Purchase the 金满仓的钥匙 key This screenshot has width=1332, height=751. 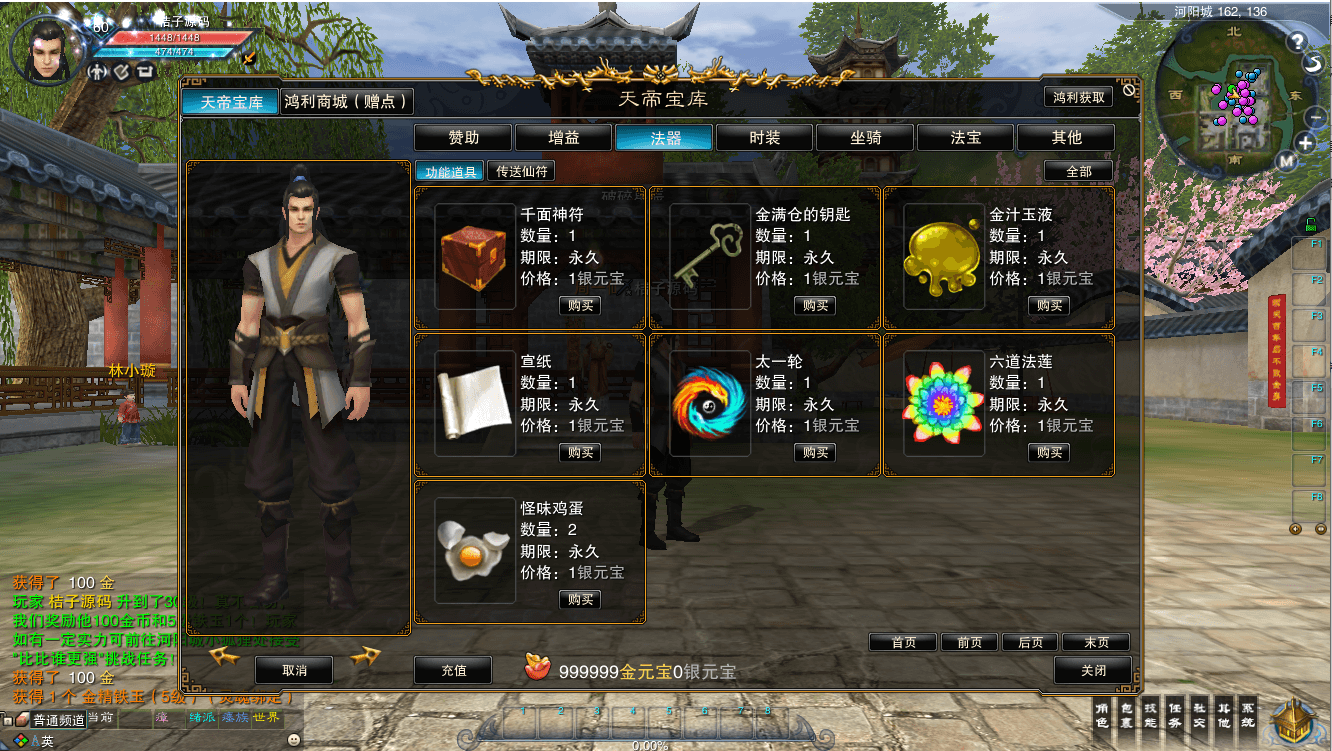pyautogui.click(x=815, y=306)
